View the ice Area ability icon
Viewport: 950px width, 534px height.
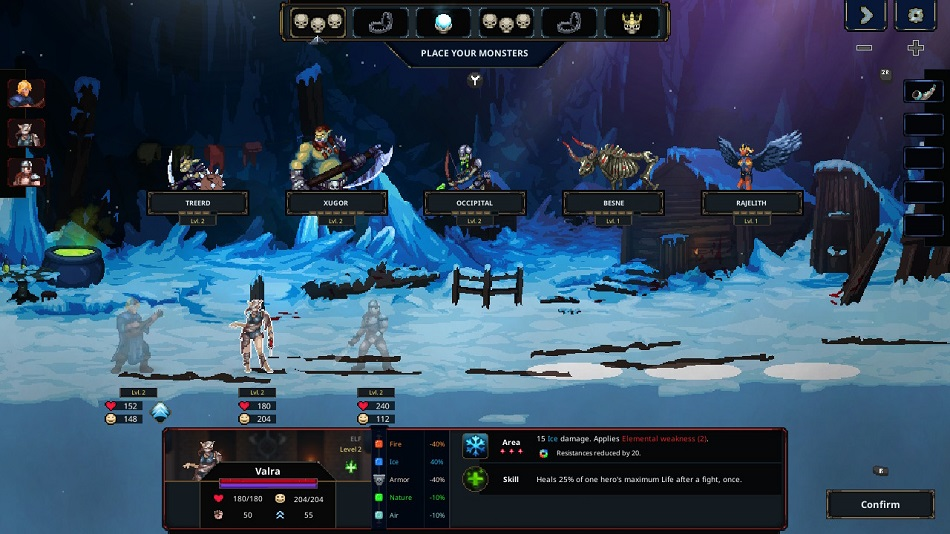[x=475, y=446]
